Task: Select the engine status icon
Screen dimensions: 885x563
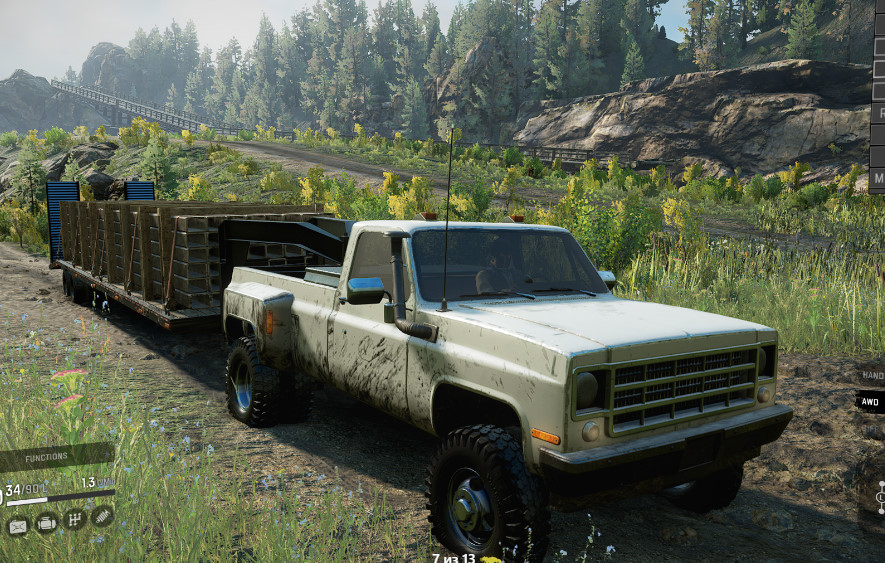Action: click(x=46, y=522)
